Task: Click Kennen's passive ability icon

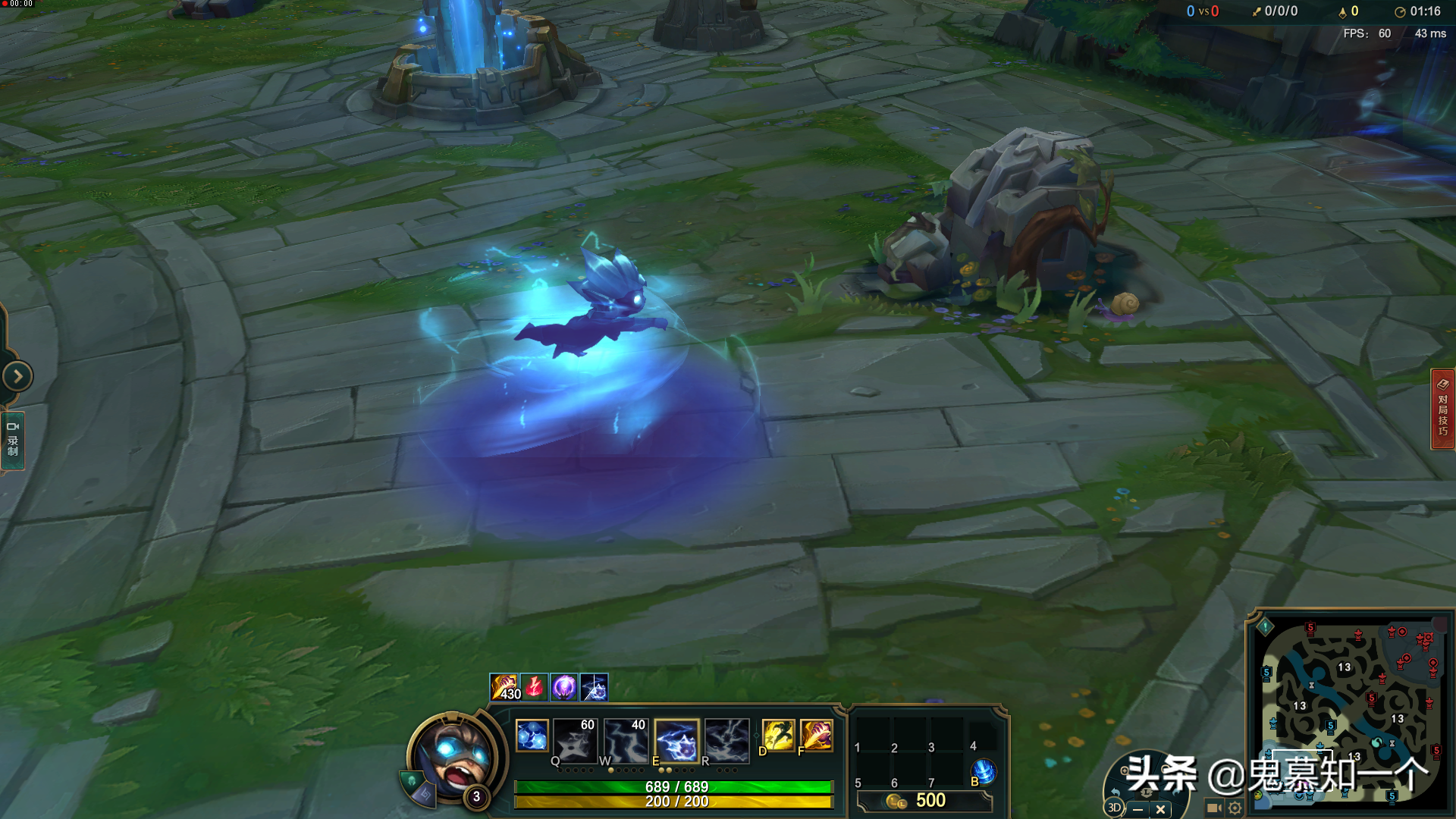Action: [x=532, y=736]
